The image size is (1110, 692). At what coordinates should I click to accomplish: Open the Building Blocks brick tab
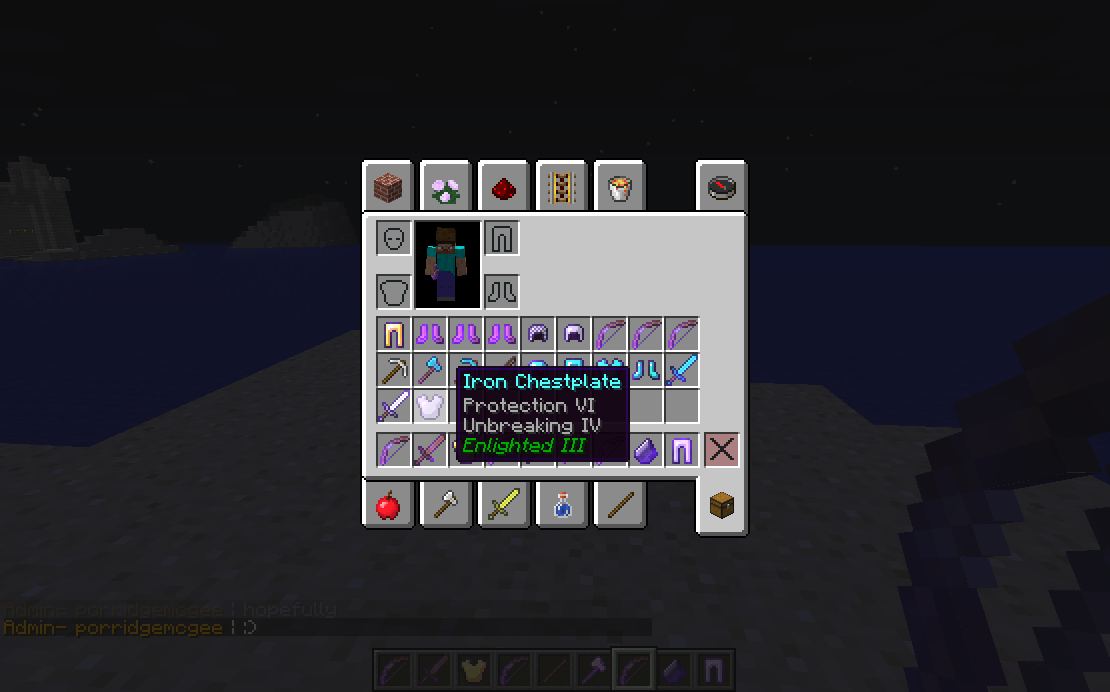(387, 187)
